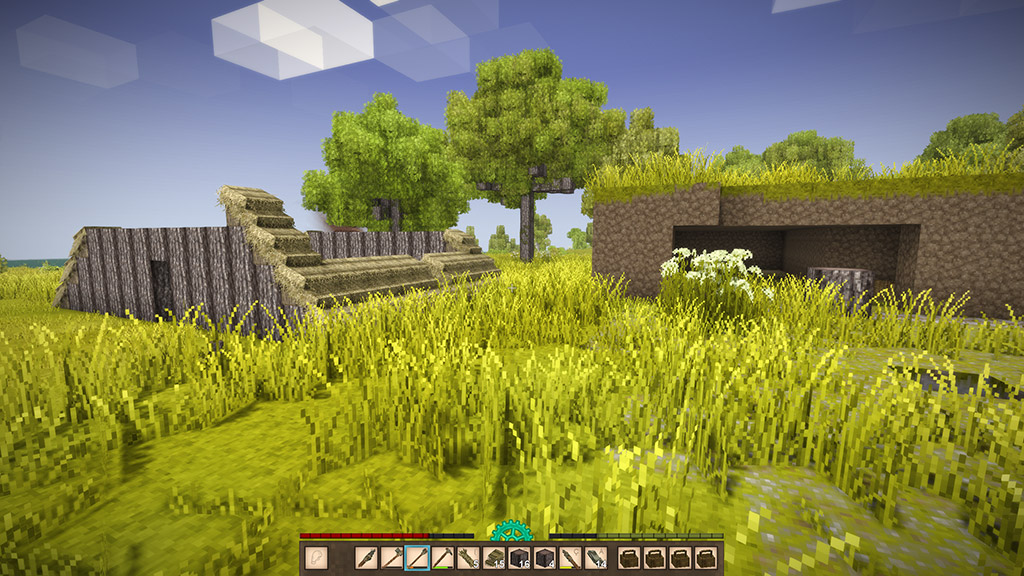Viewport: 1024px width, 576px height.
Task: Switch to the currently highlighted tool slot
Action: click(x=417, y=558)
